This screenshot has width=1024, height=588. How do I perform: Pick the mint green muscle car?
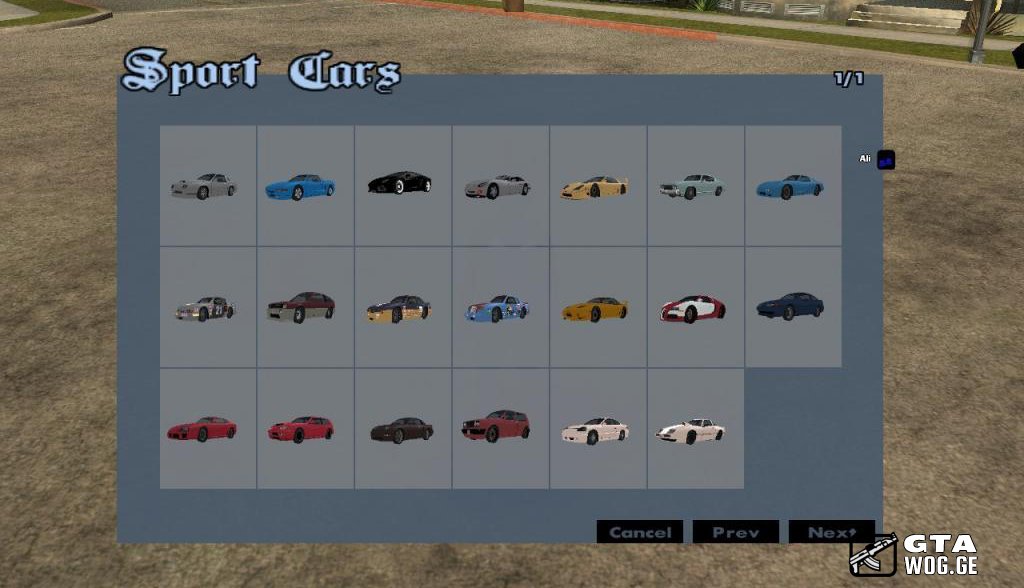coord(693,186)
